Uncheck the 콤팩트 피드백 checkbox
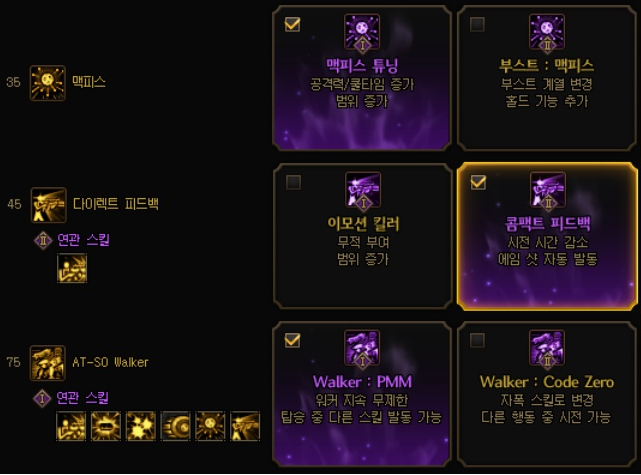Screen dimensions: 641x475 pos(477,182)
